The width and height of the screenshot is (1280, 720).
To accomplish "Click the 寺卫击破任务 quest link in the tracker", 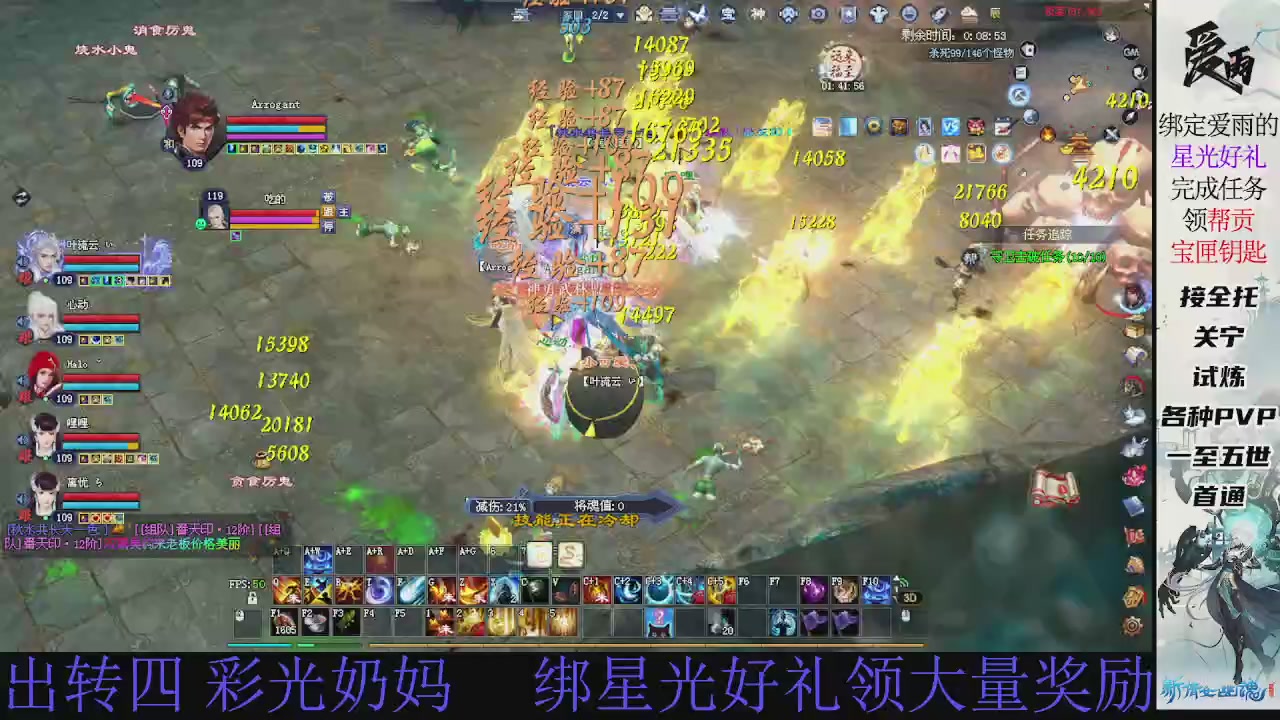I will [1047, 256].
